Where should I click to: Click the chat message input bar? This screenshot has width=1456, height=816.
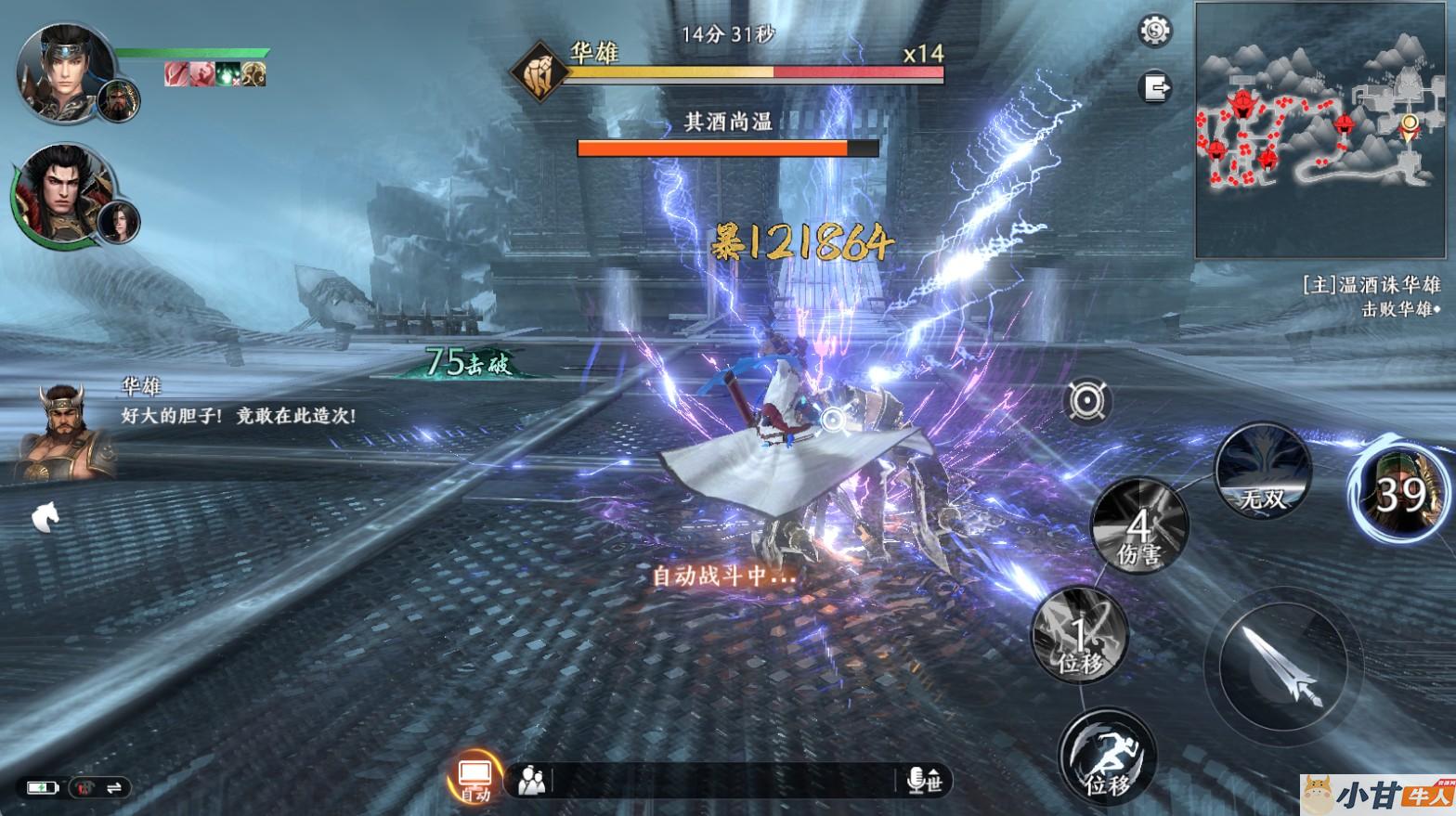pos(724,781)
